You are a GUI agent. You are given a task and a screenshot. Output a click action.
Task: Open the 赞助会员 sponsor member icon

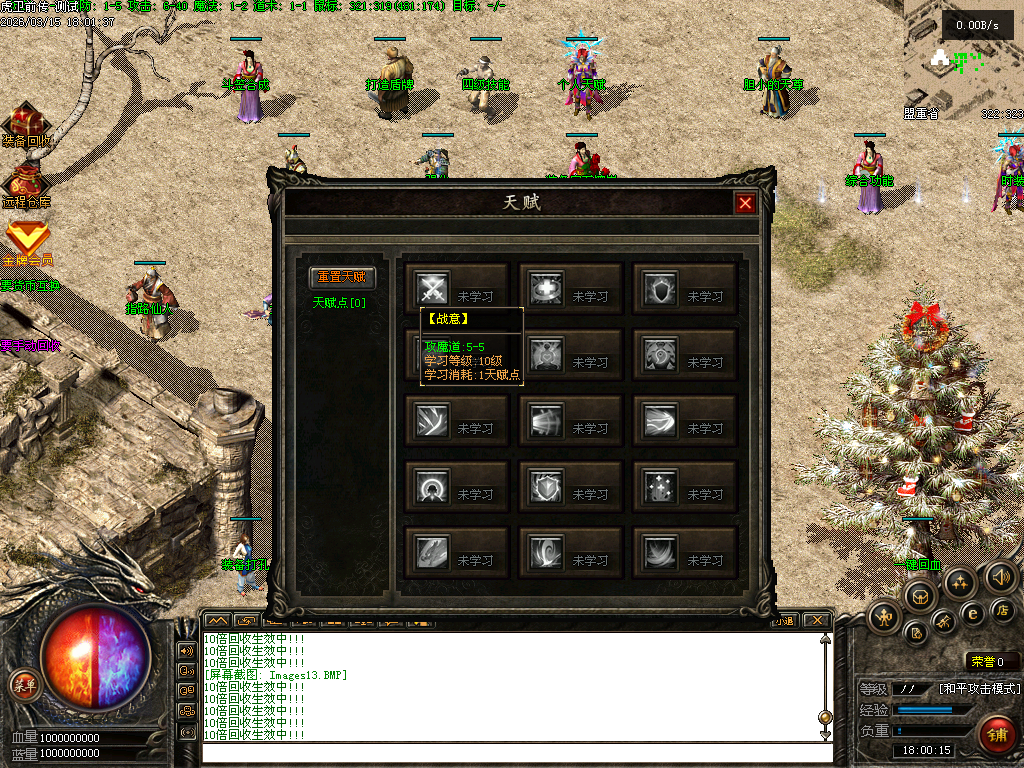click(x=26, y=240)
